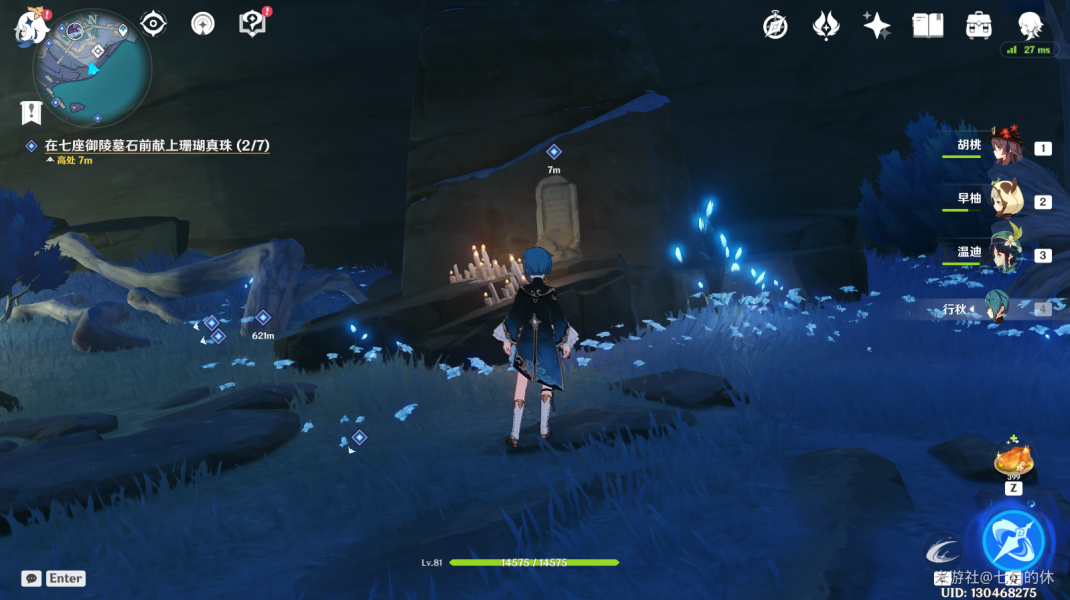
Task: Open the tutorial icon with red alert
Action: pyautogui.click(x=252, y=24)
